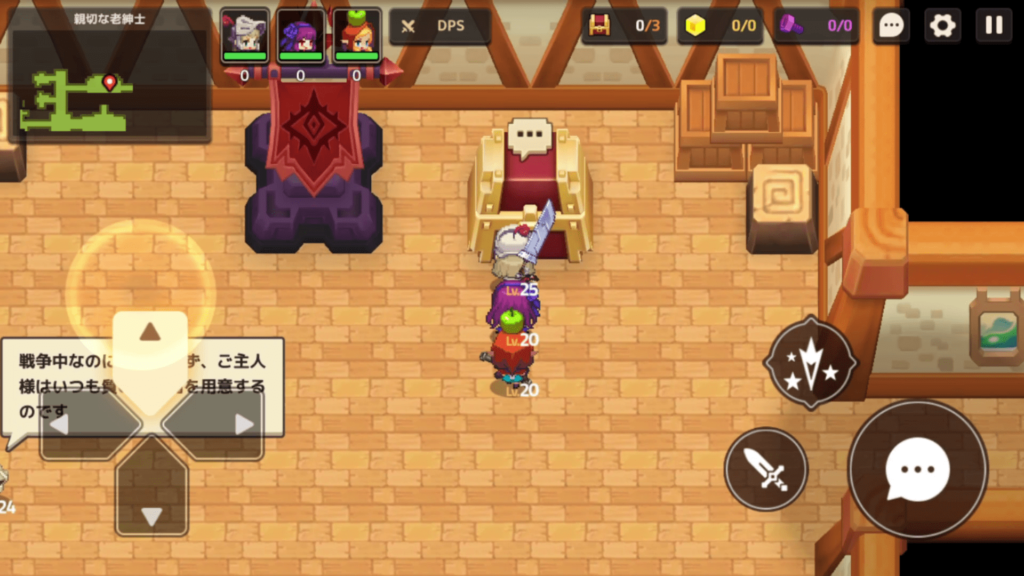Open the gear settings menu
The height and width of the screenshot is (576, 1024).
coord(942,26)
